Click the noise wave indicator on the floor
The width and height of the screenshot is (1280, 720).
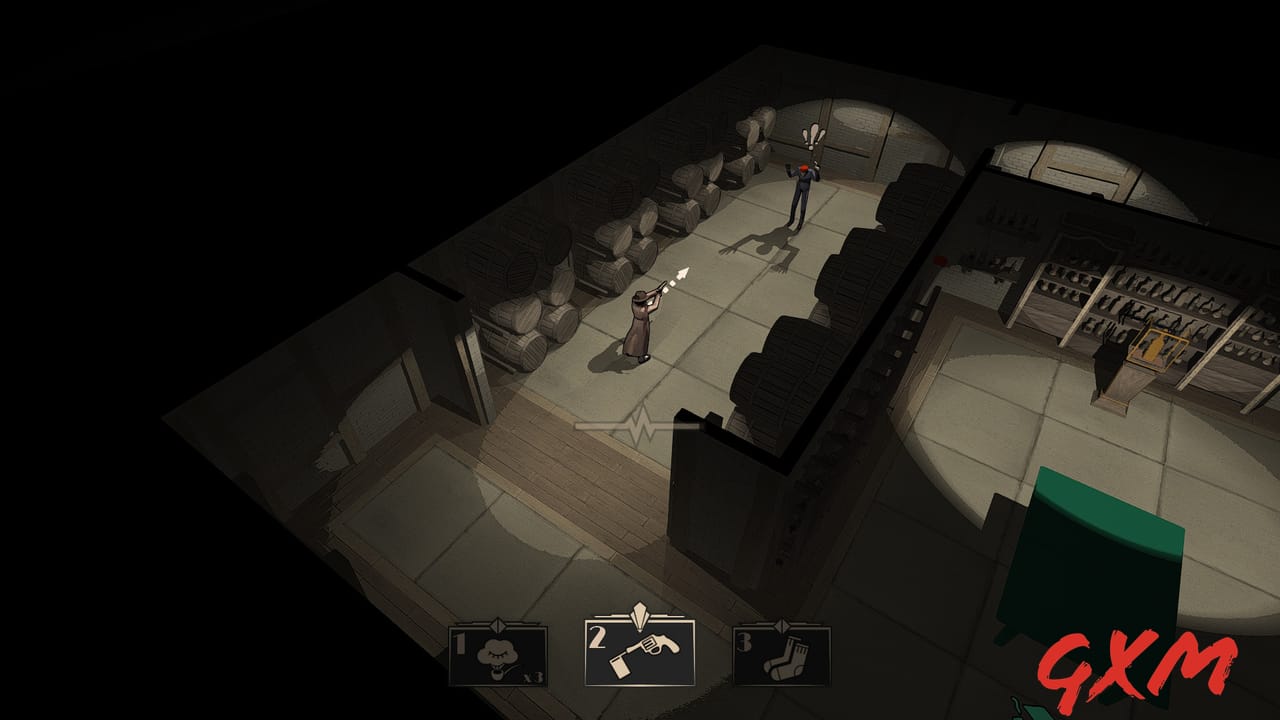coord(638,424)
